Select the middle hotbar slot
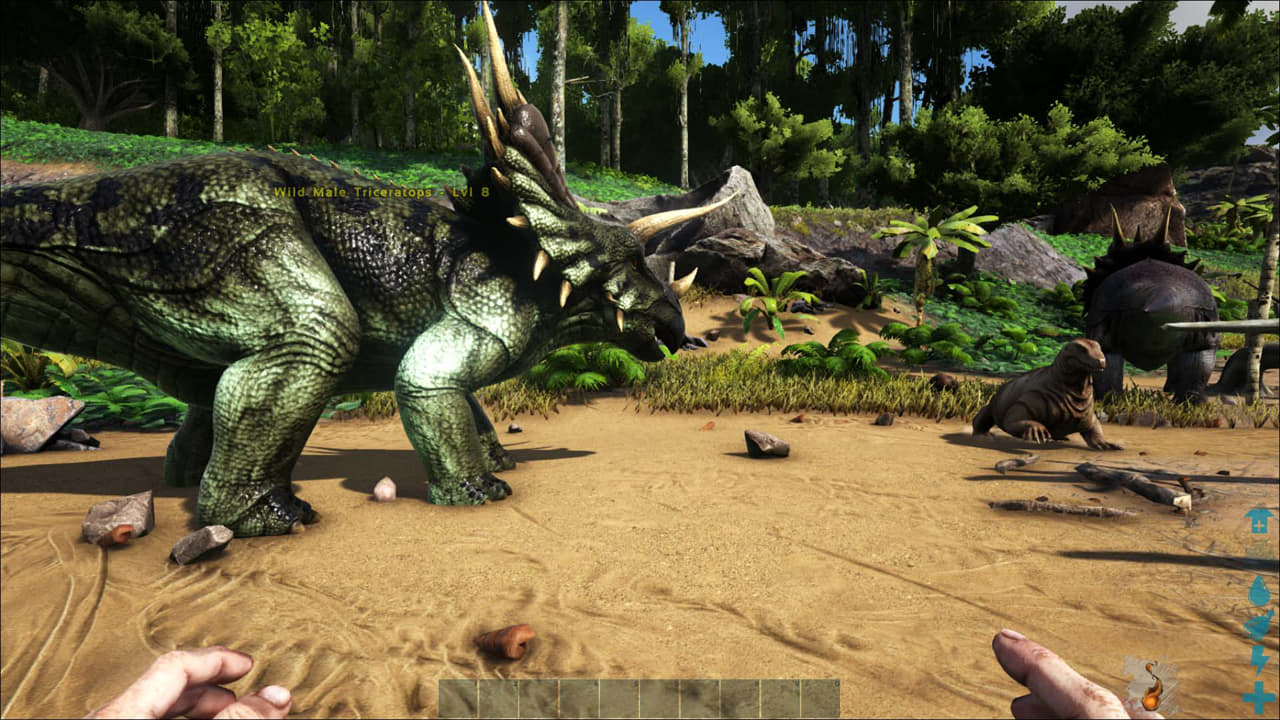The width and height of the screenshot is (1280, 720). click(x=618, y=697)
